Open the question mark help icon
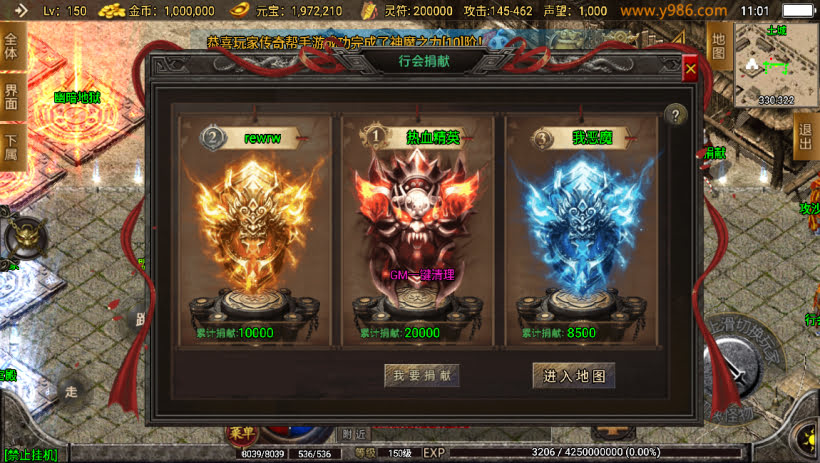Viewport: 820px width, 463px height. (676, 115)
